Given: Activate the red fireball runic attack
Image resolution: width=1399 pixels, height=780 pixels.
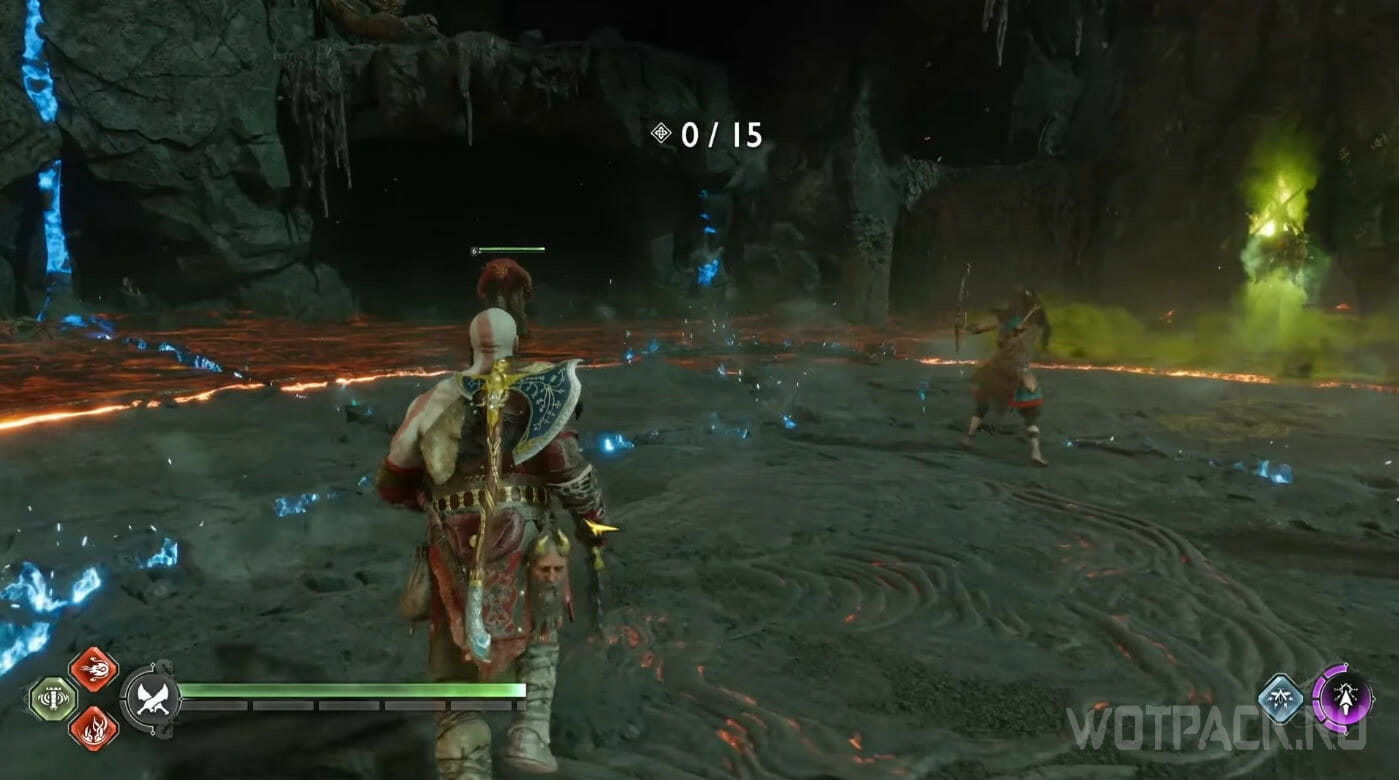Looking at the screenshot, I should point(93,669).
